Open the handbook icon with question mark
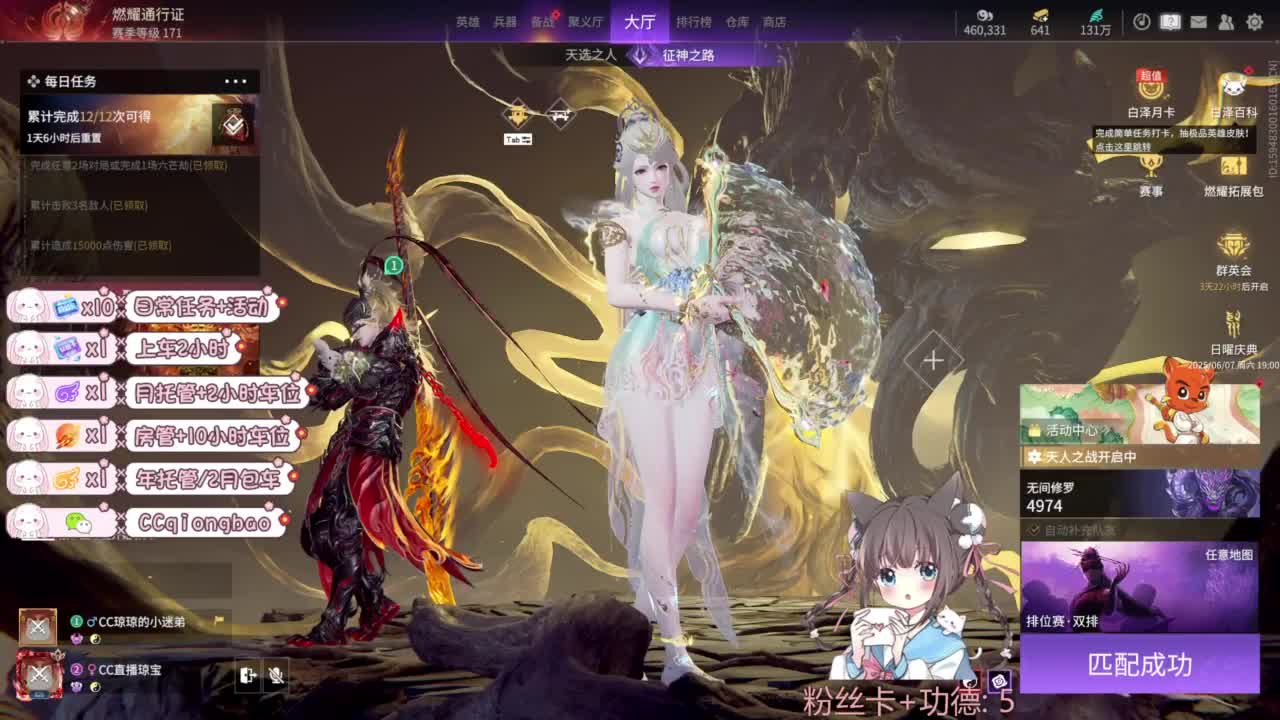Screen dimensions: 1280x720 coord(1168,21)
